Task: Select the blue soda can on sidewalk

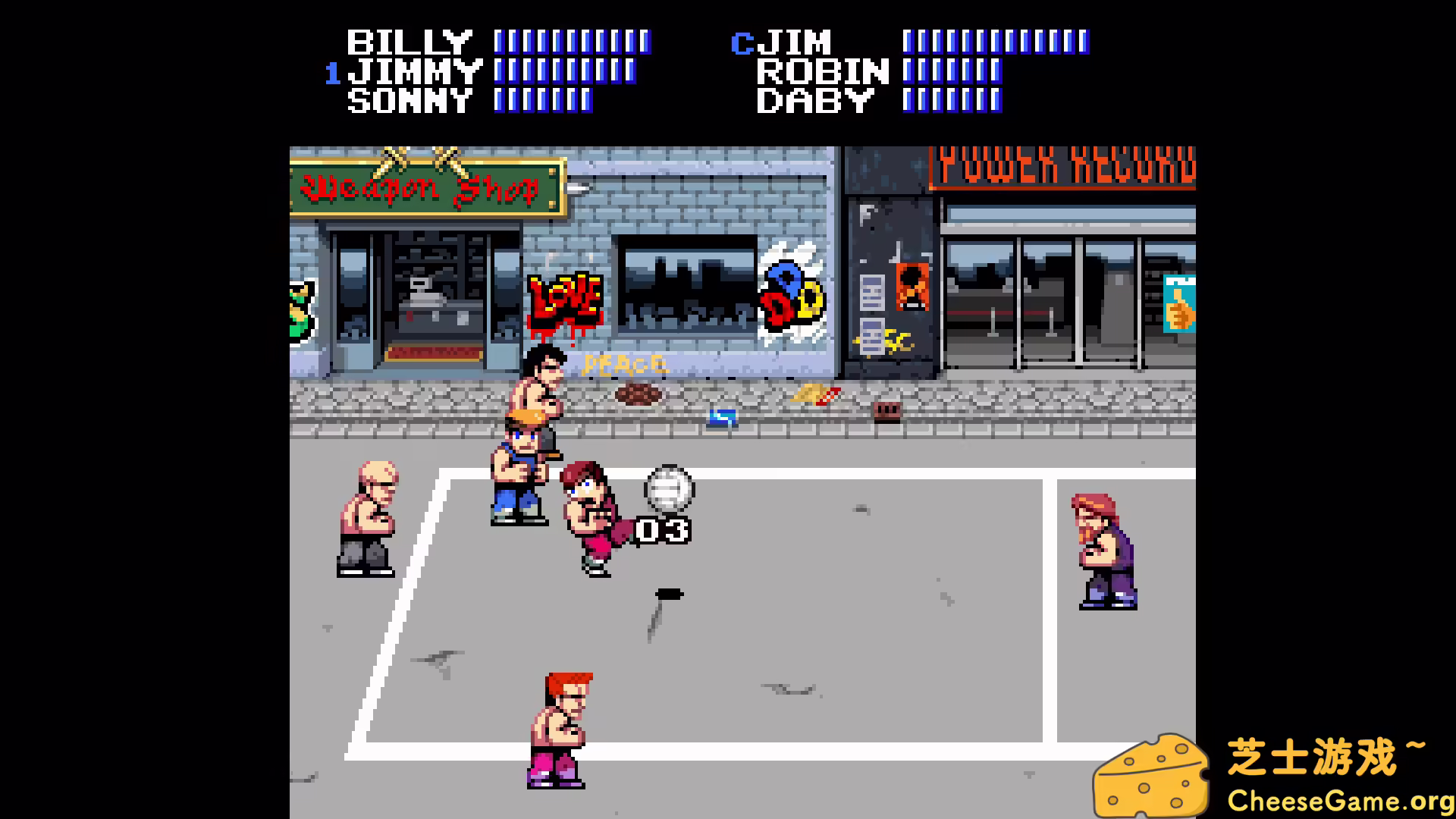Action: coord(723,416)
